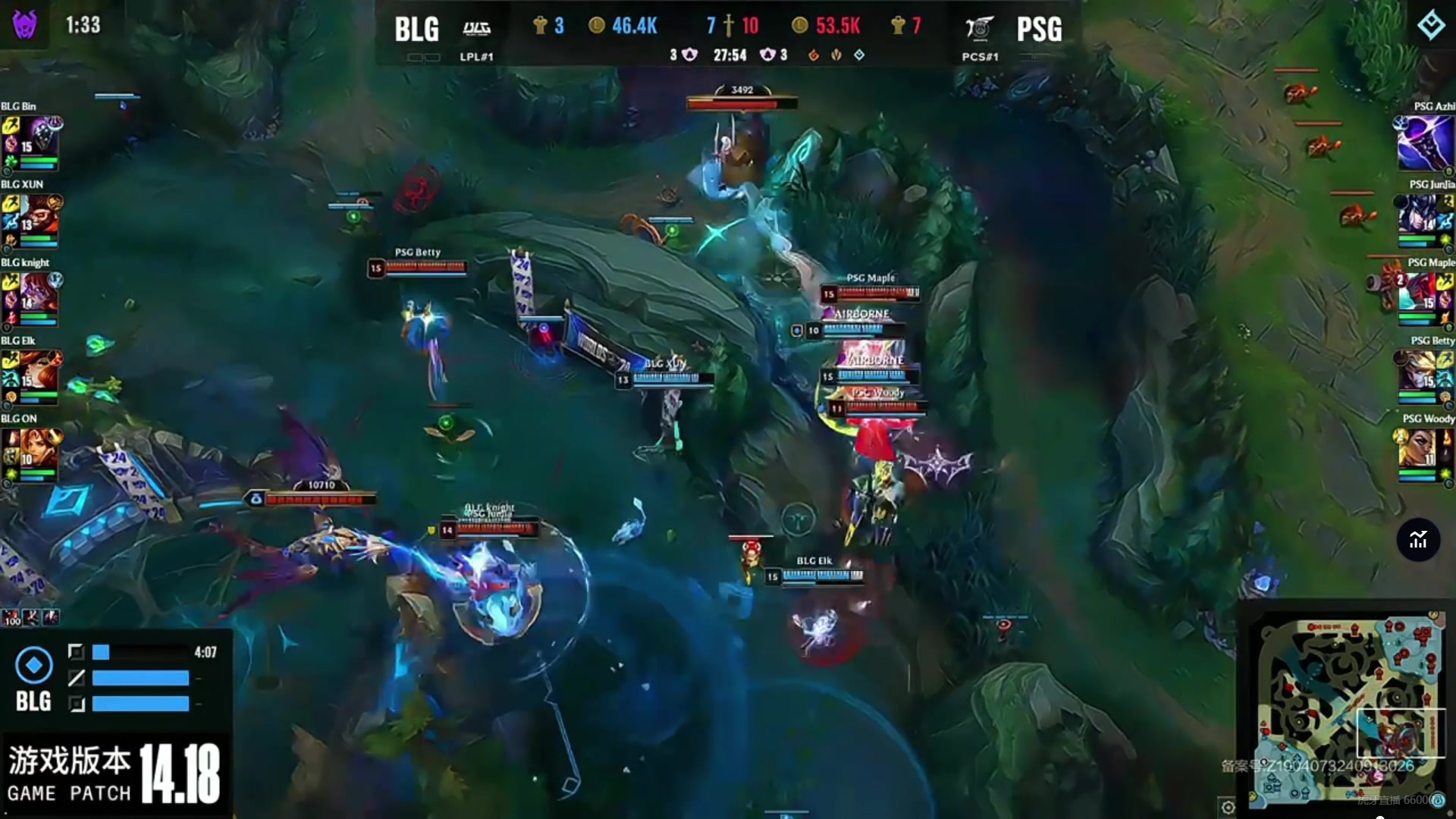
Task: Open the round stats chart button
Action: 1418,540
